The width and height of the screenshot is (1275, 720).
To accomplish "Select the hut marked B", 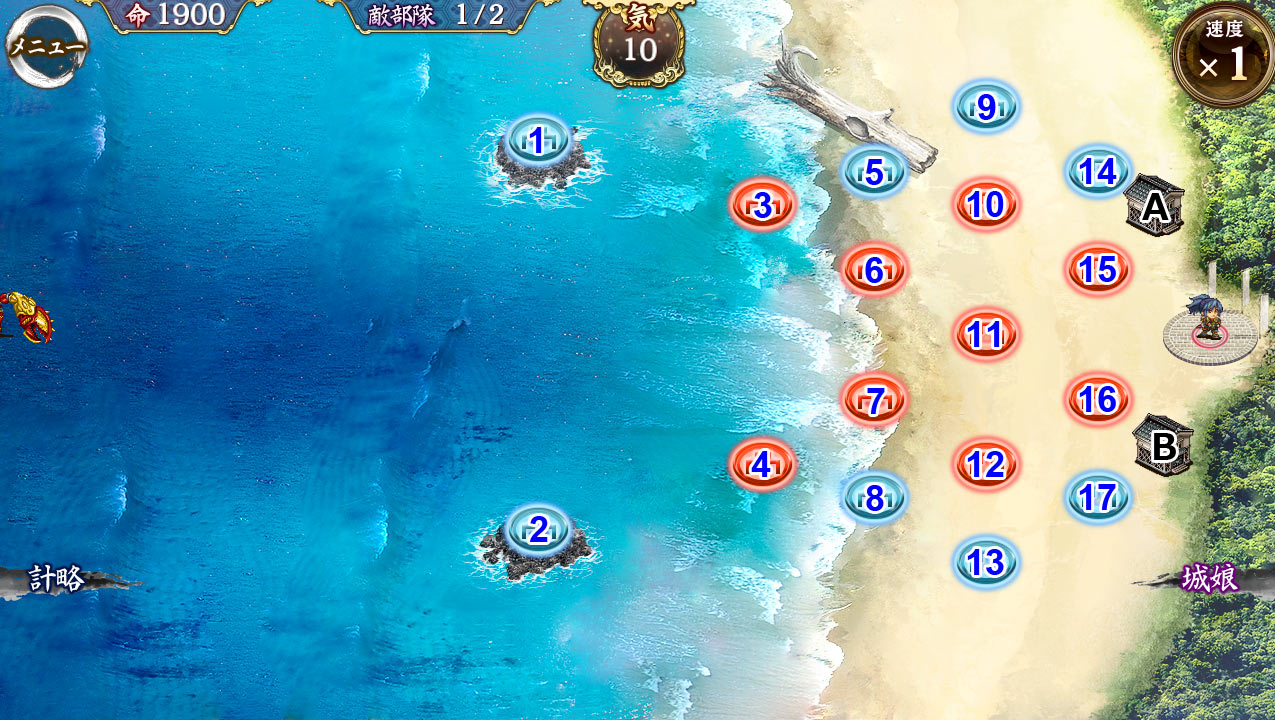I will 1163,446.
